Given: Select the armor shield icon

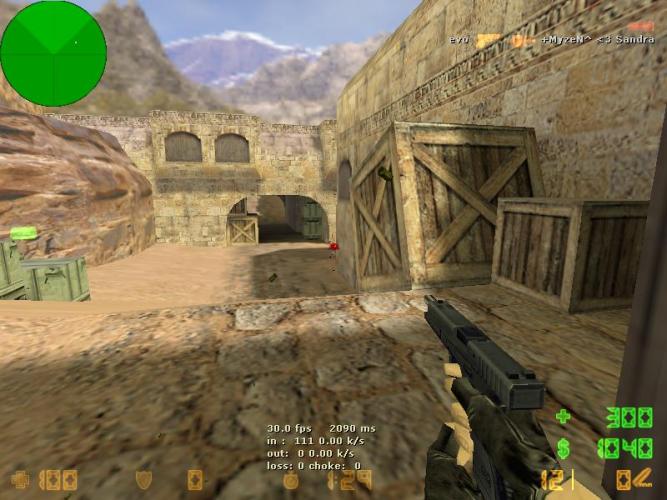Looking at the screenshot, I should pos(144,480).
